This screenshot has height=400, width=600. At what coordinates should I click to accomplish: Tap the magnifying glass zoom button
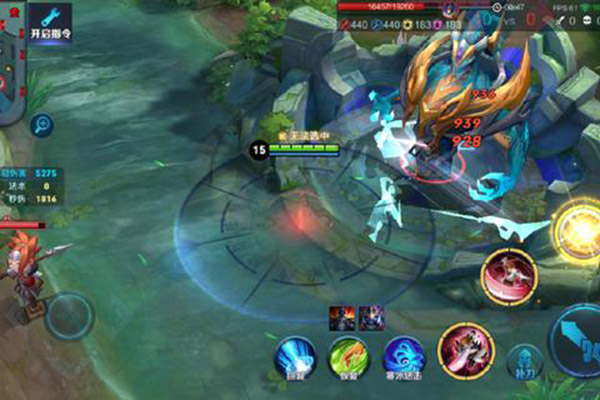pyautogui.click(x=42, y=125)
